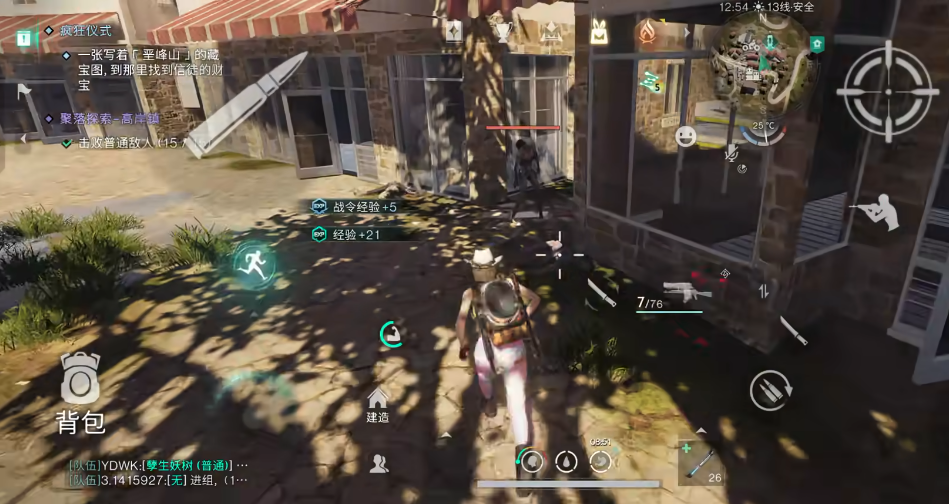Open the team chat message box
This screenshot has width=949, height=504.
point(160,472)
